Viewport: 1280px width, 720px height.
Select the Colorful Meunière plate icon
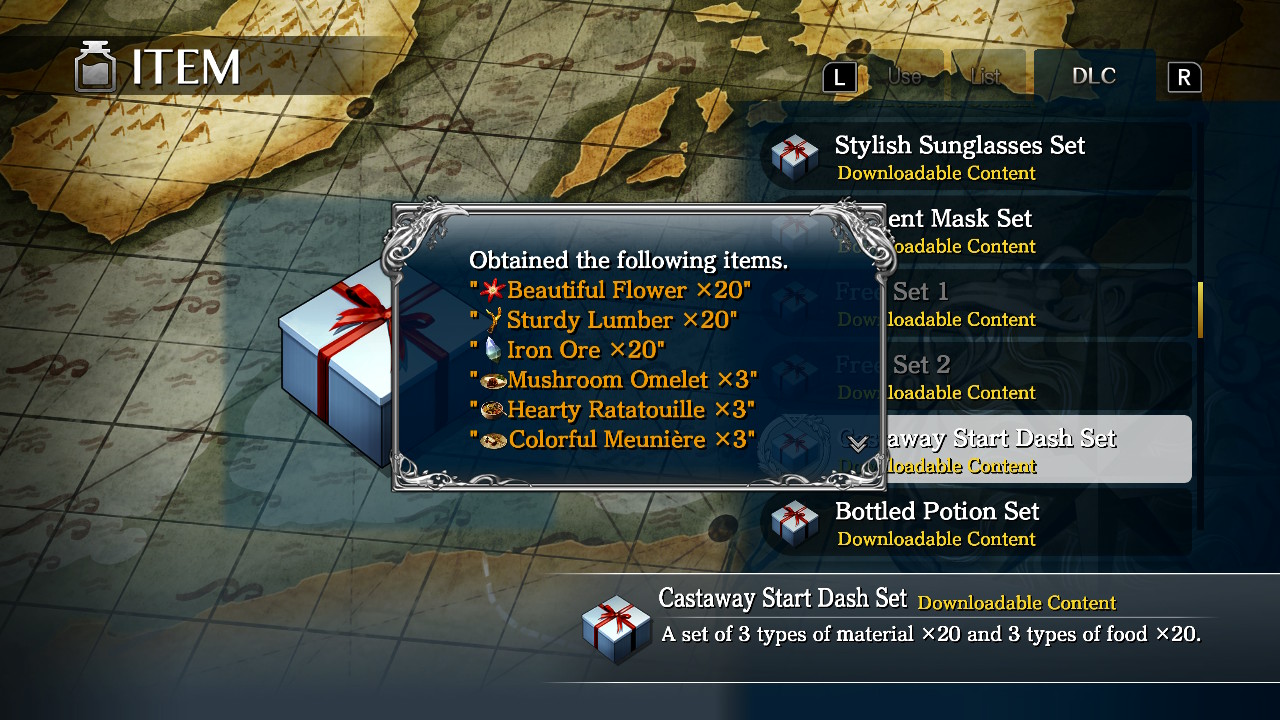(x=493, y=438)
